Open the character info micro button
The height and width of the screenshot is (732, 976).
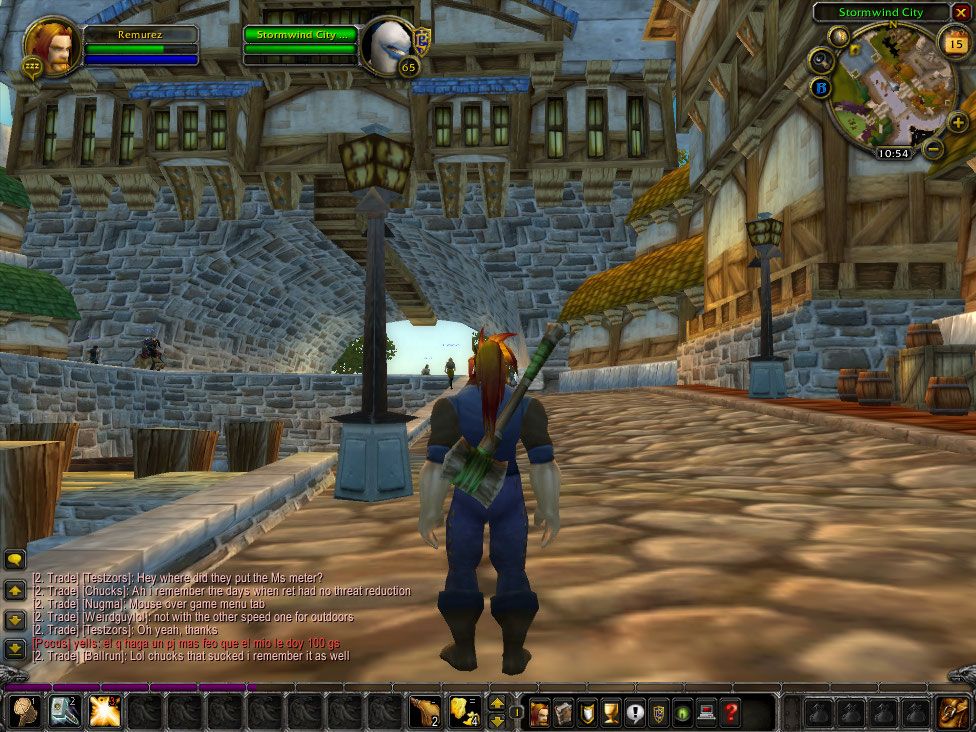(540, 713)
